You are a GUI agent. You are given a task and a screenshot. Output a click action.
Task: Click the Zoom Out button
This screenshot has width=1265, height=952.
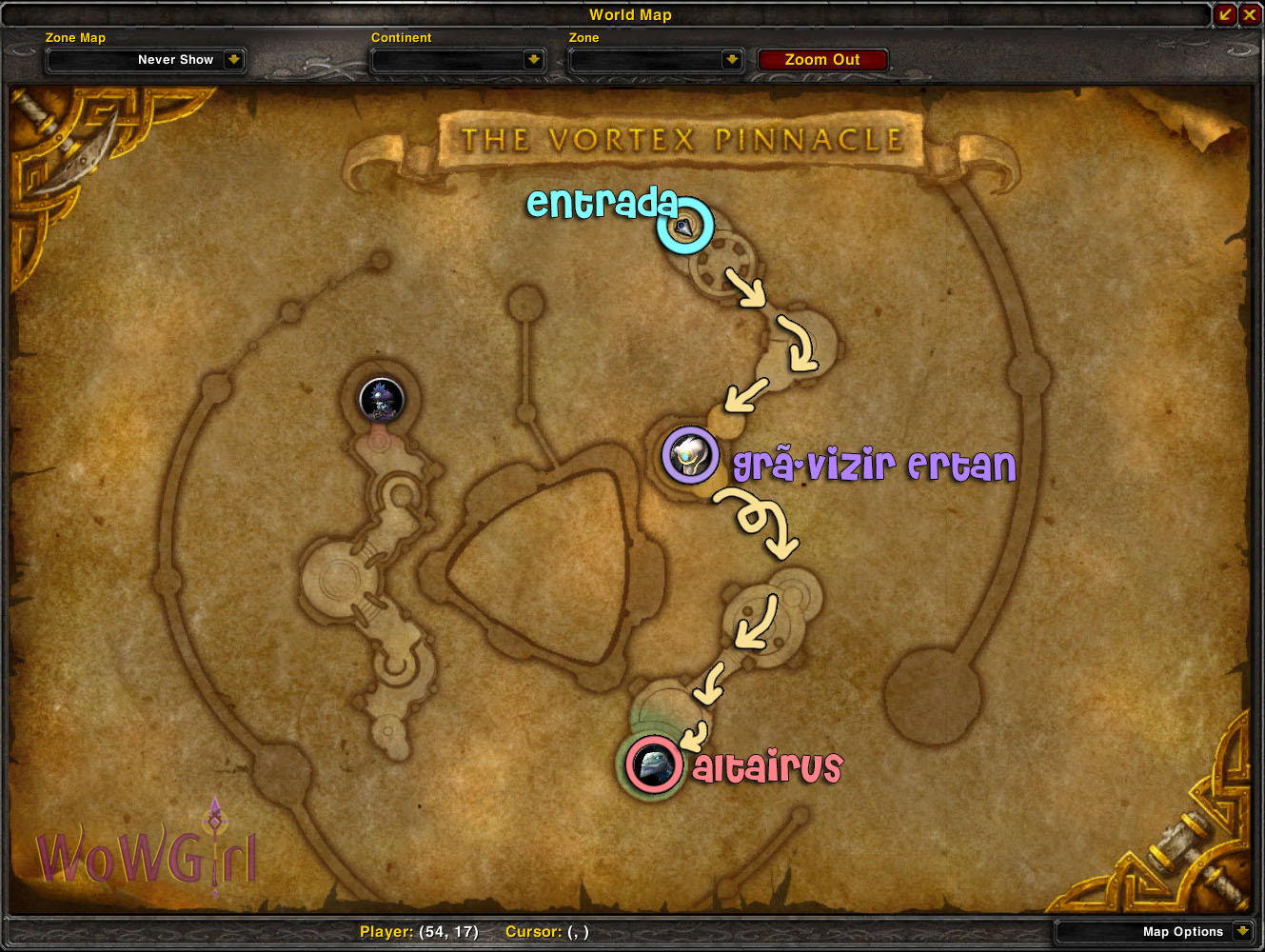(x=822, y=59)
